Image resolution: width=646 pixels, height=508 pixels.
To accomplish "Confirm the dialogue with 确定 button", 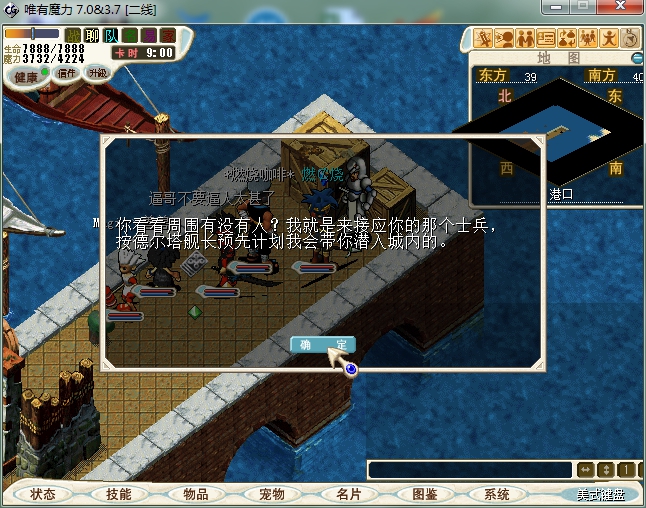I will tap(322, 344).
